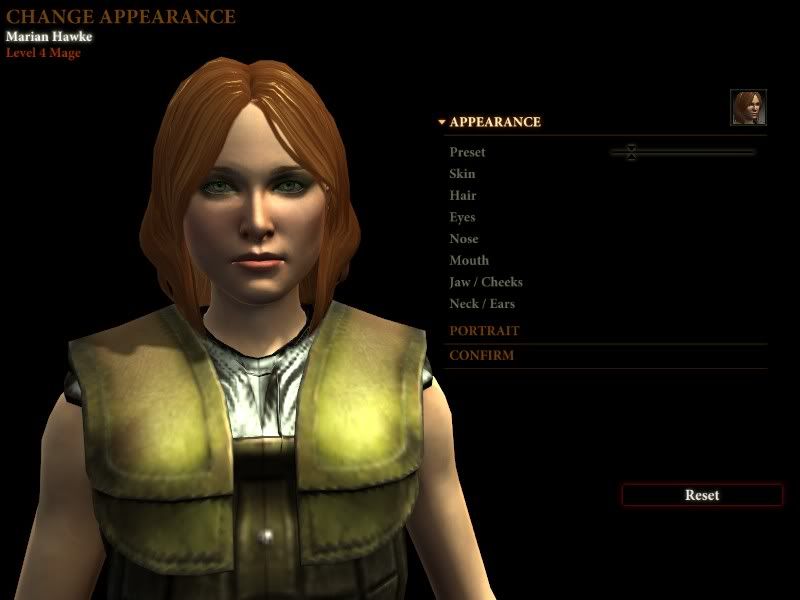Click the Reset button
The image size is (800, 600).
[x=702, y=495]
